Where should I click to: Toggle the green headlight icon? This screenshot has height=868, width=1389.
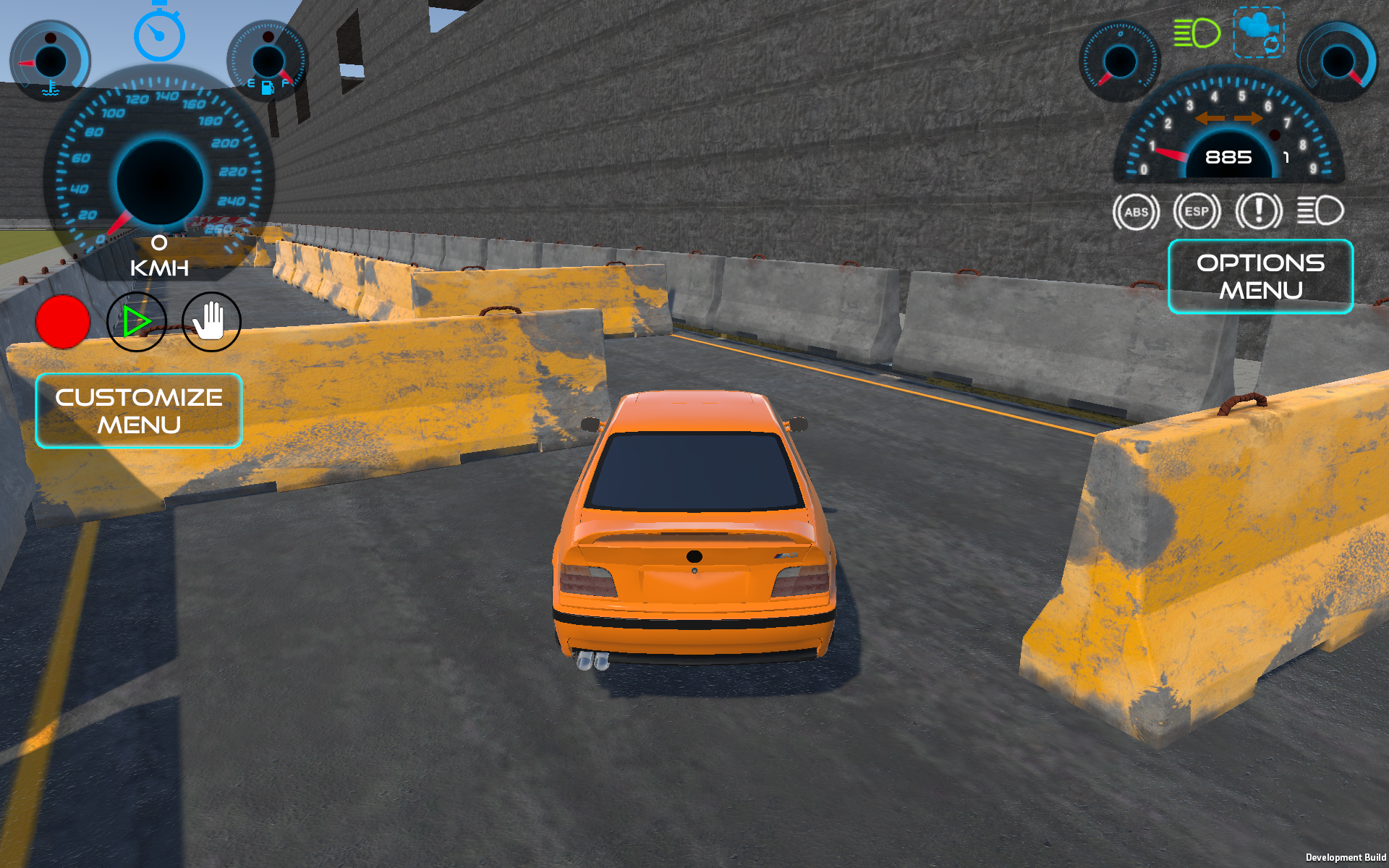(x=1196, y=33)
